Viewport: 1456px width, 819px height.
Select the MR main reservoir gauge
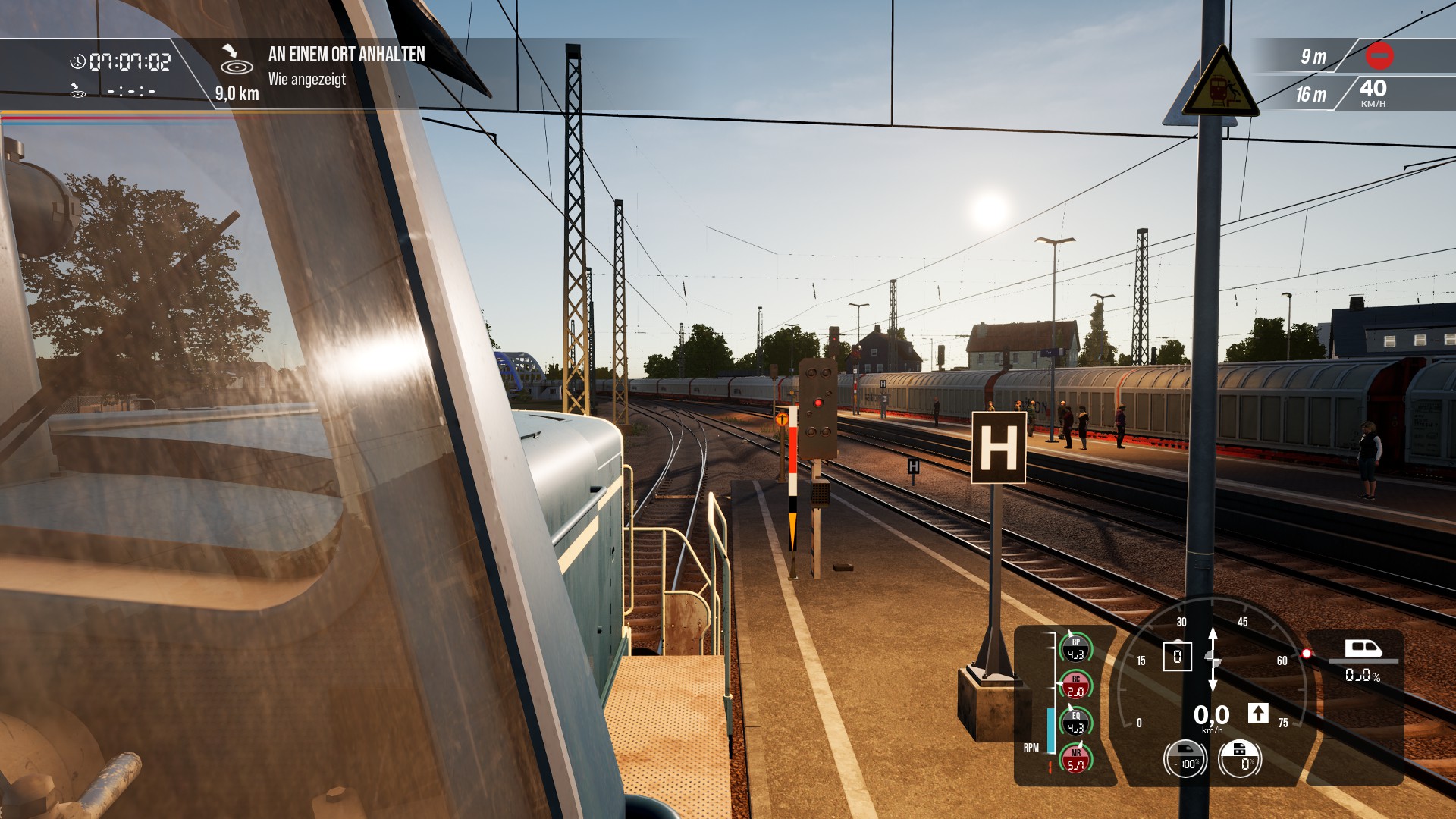click(1075, 759)
